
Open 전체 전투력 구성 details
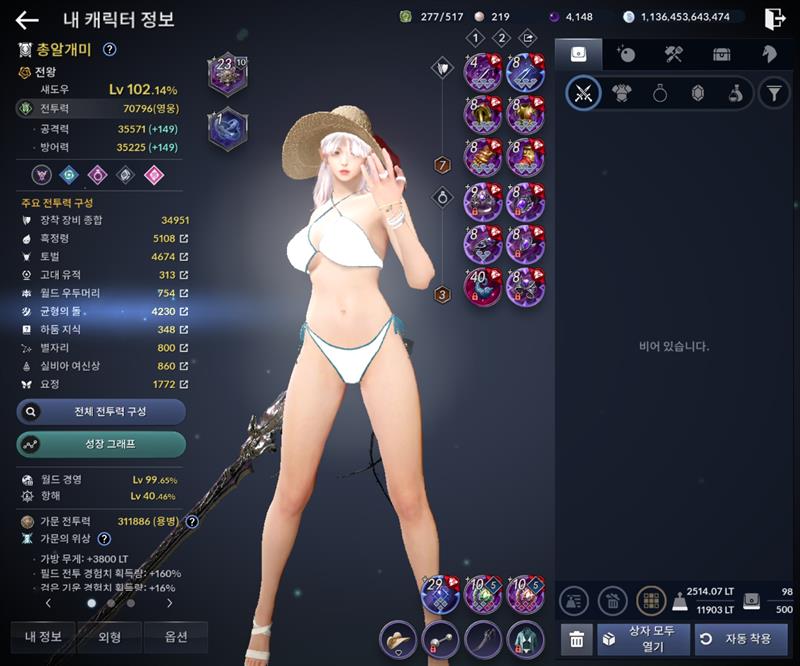tap(101, 411)
